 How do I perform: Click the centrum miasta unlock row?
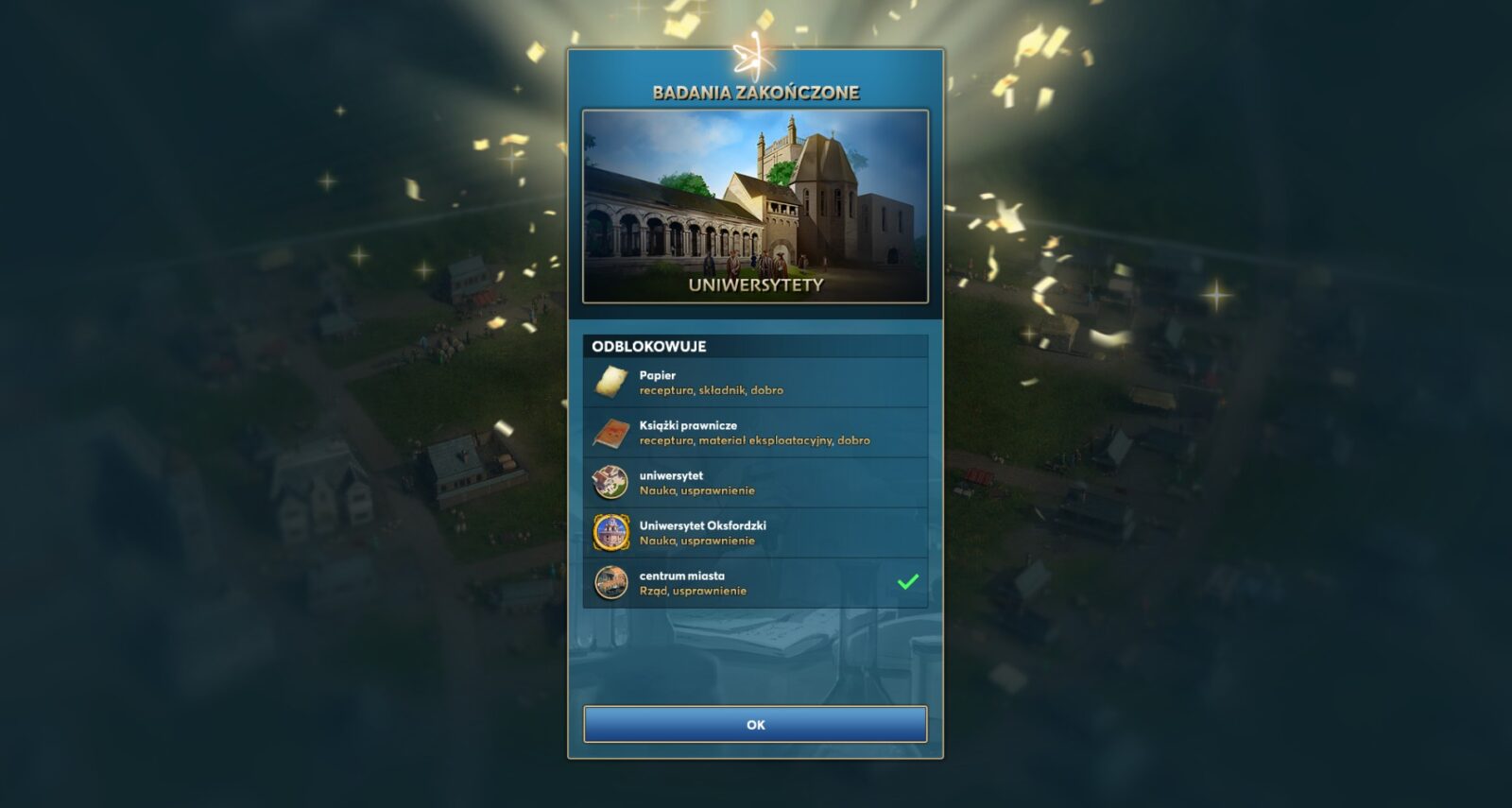point(755,583)
